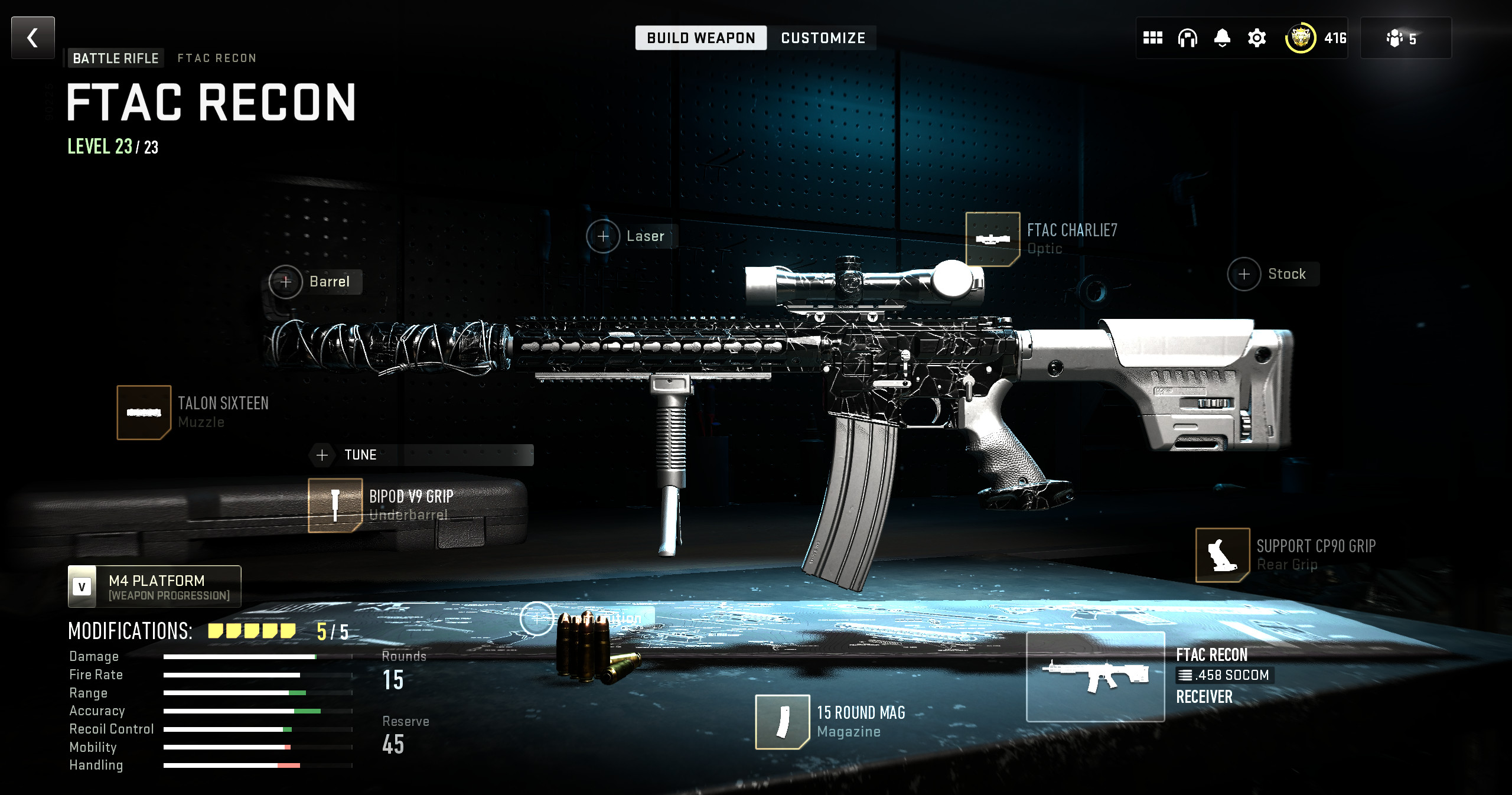This screenshot has height=795, width=1512.
Task: Switch to the Customize tab
Action: point(823,38)
